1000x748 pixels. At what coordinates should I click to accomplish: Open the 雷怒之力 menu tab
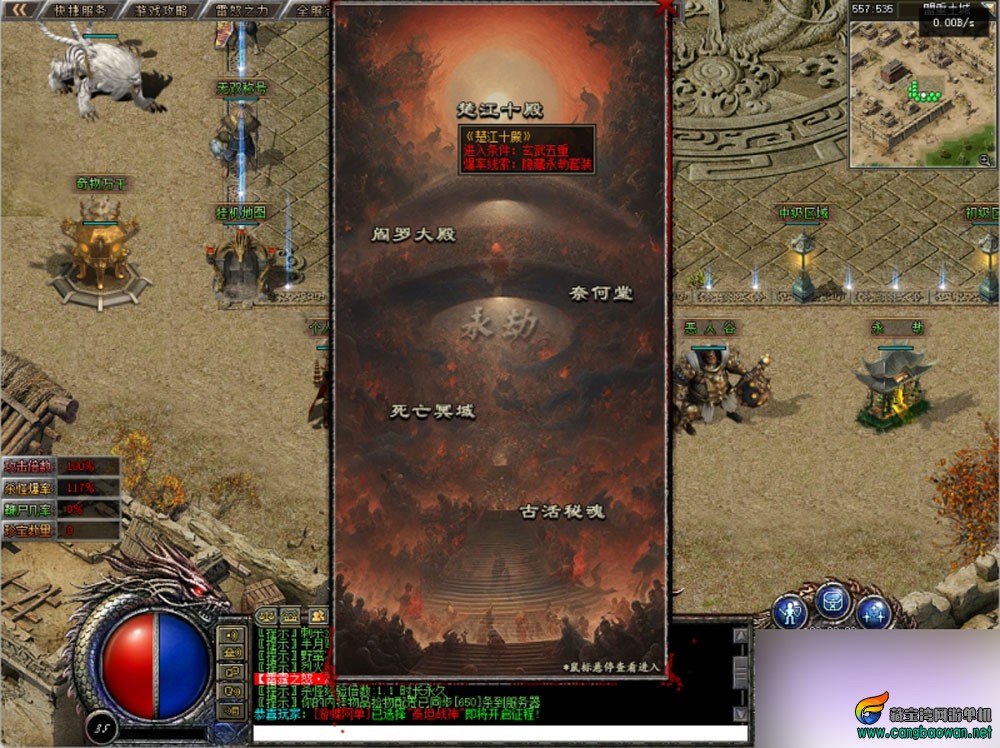pos(242,11)
